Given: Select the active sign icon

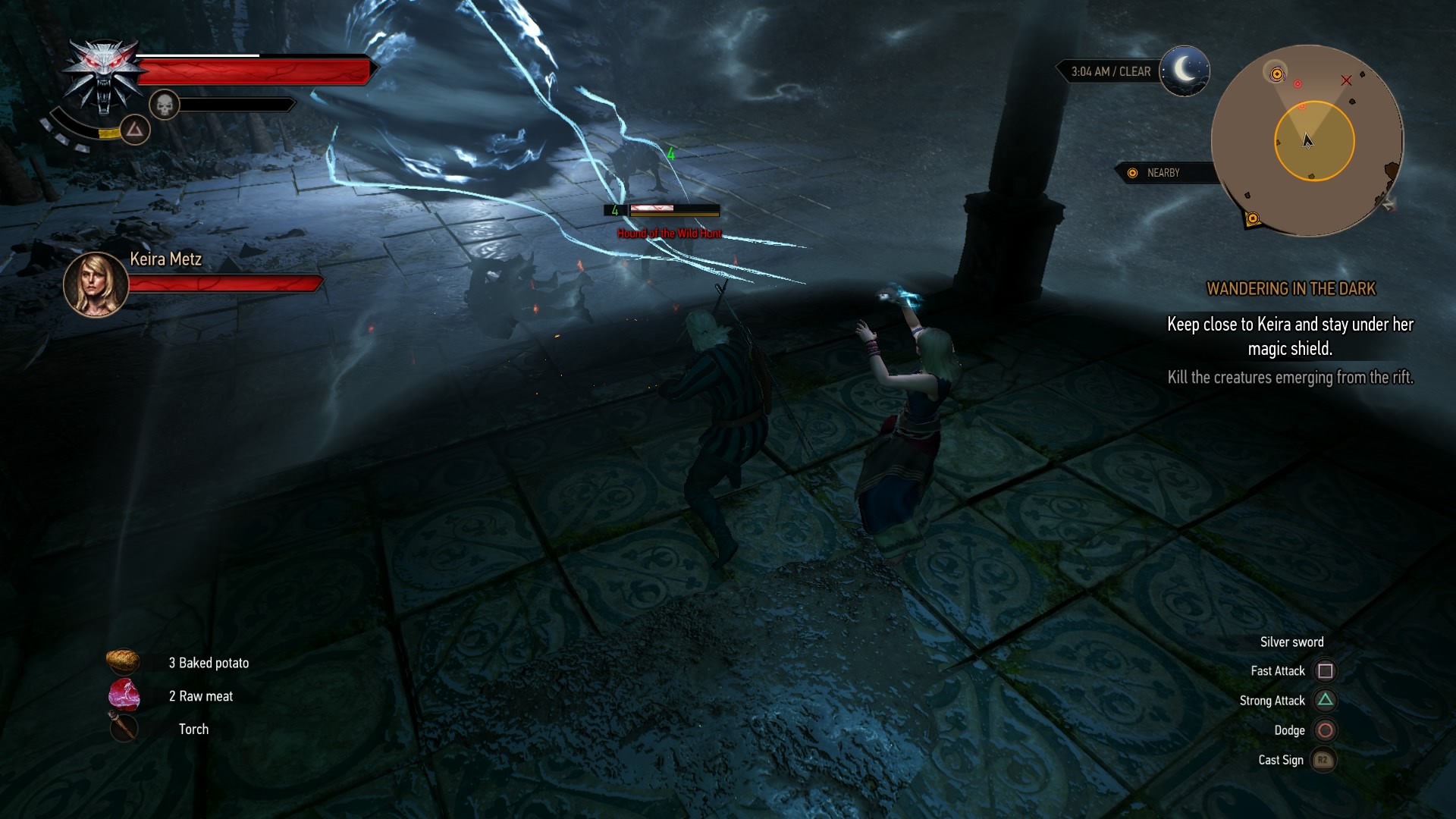Looking at the screenshot, I should point(135,130).
